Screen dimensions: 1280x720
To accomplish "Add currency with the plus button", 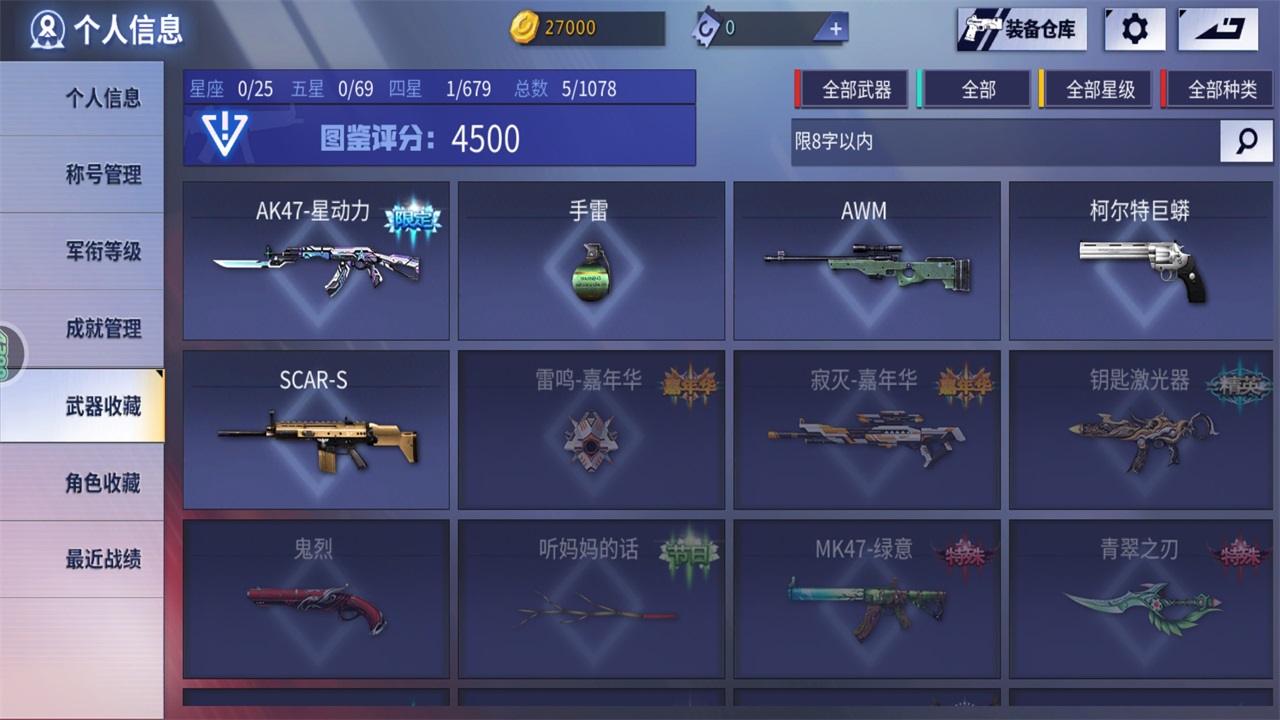I will 835,29.
